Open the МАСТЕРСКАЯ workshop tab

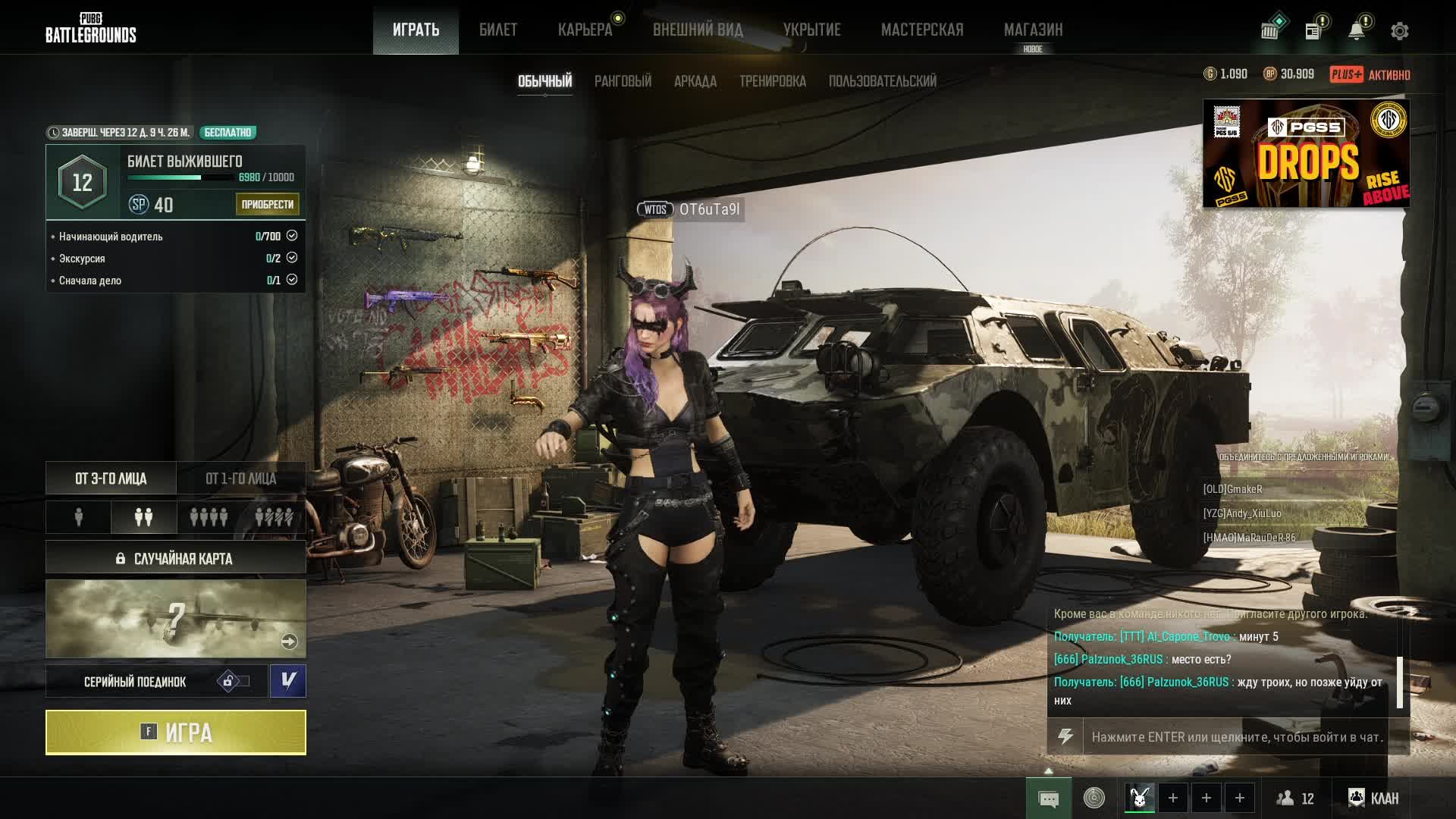[922, 30]
